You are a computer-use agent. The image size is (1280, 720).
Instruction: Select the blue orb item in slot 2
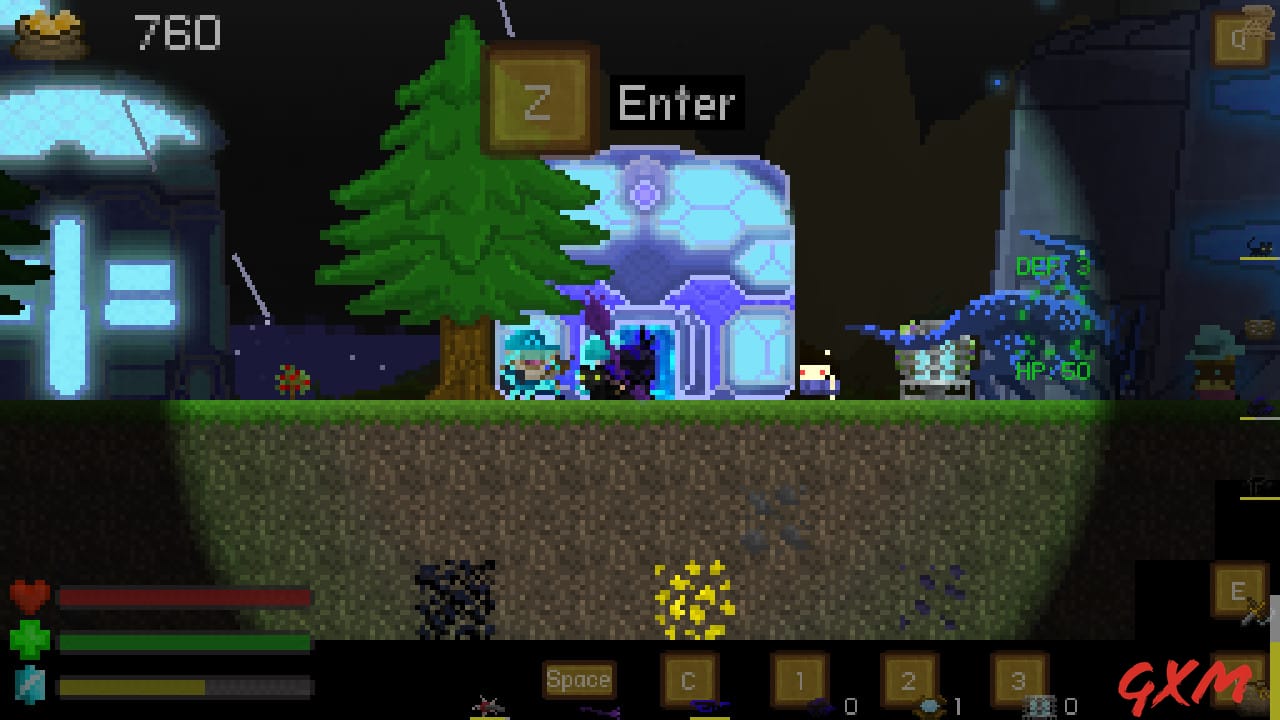(927, 705)
